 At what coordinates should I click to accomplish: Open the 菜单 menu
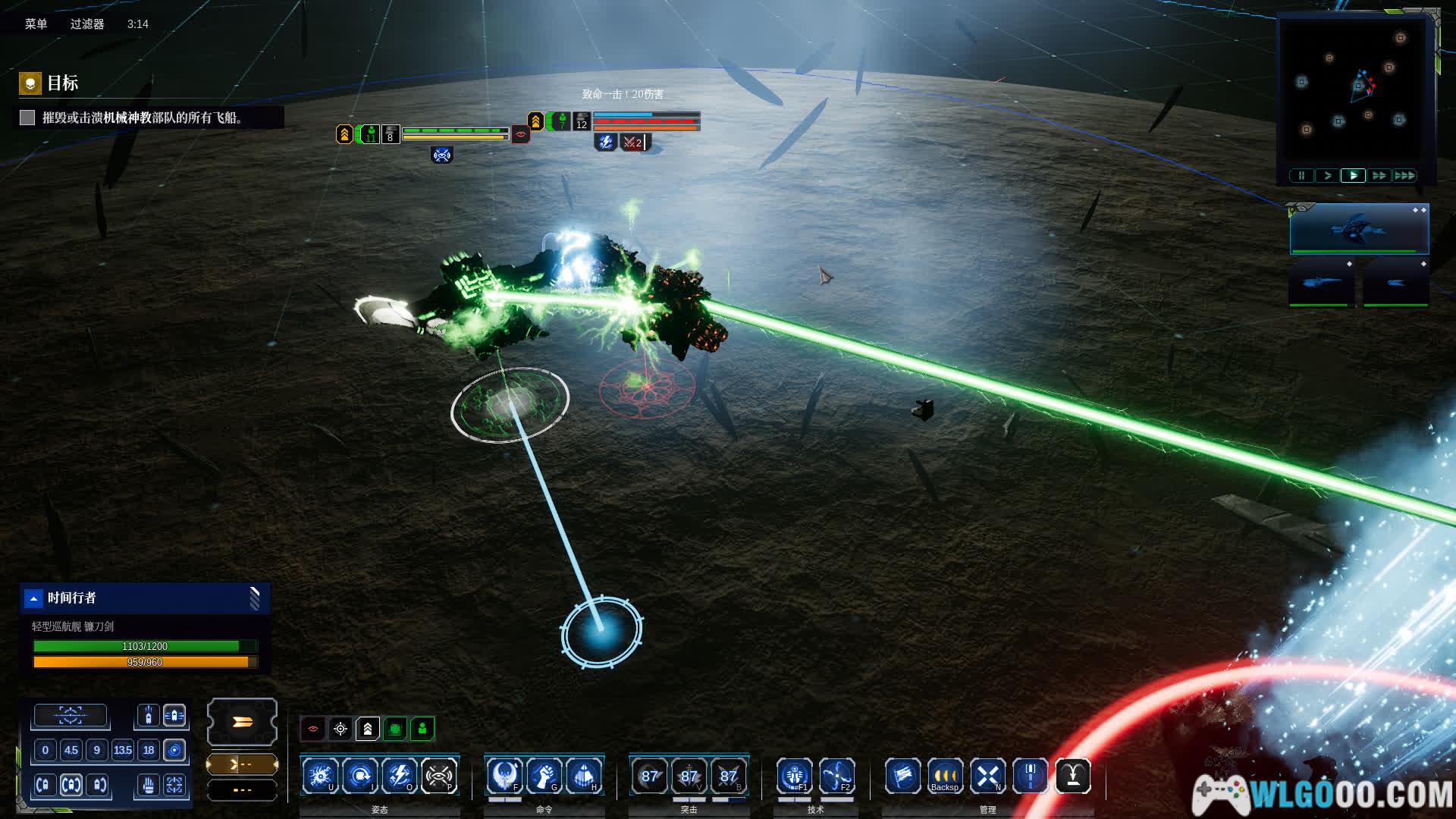[x=36, y=24]
